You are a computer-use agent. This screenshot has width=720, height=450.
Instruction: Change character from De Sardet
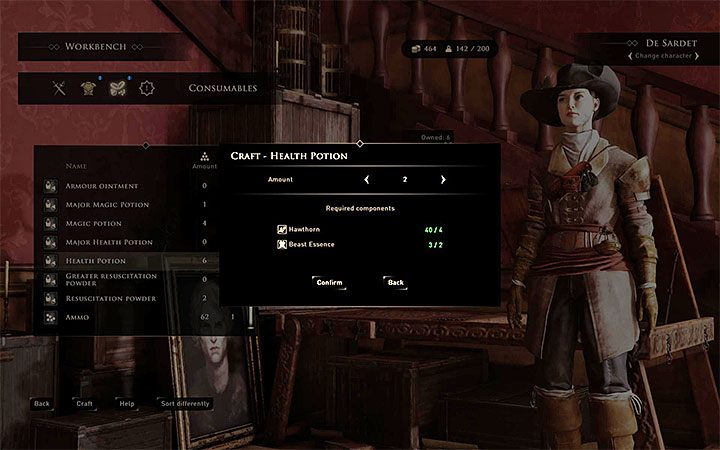(x=655, y=55)
